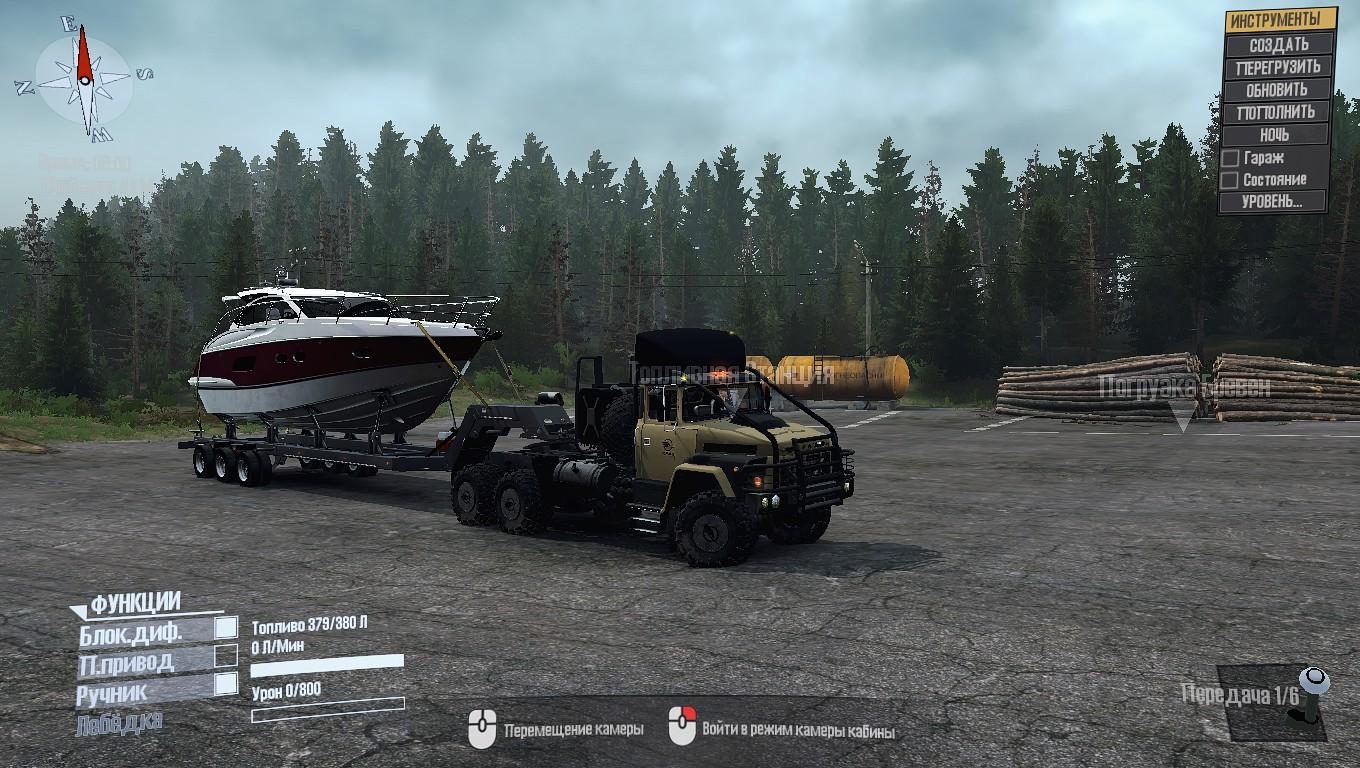Open the Уровень... menu entry
The height and width of the screenshot is (768, 1360).
[1272, 201]
